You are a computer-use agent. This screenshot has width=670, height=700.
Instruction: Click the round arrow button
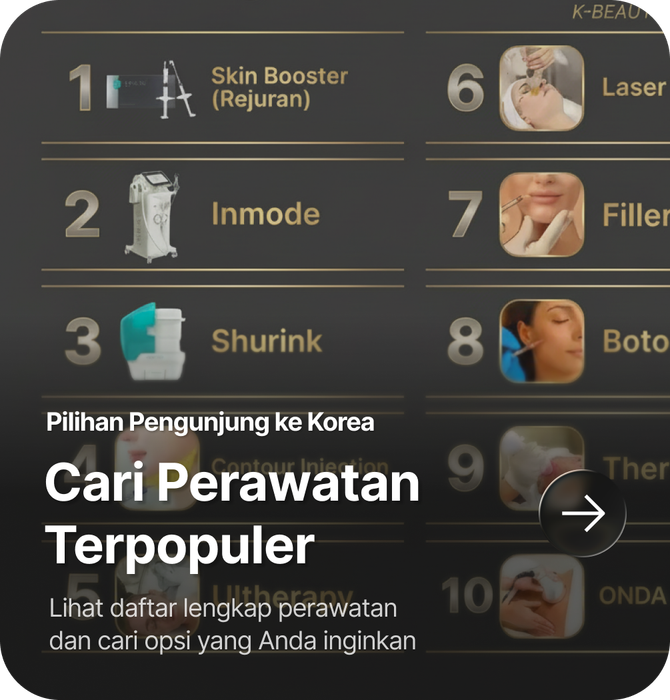[583, 514]
